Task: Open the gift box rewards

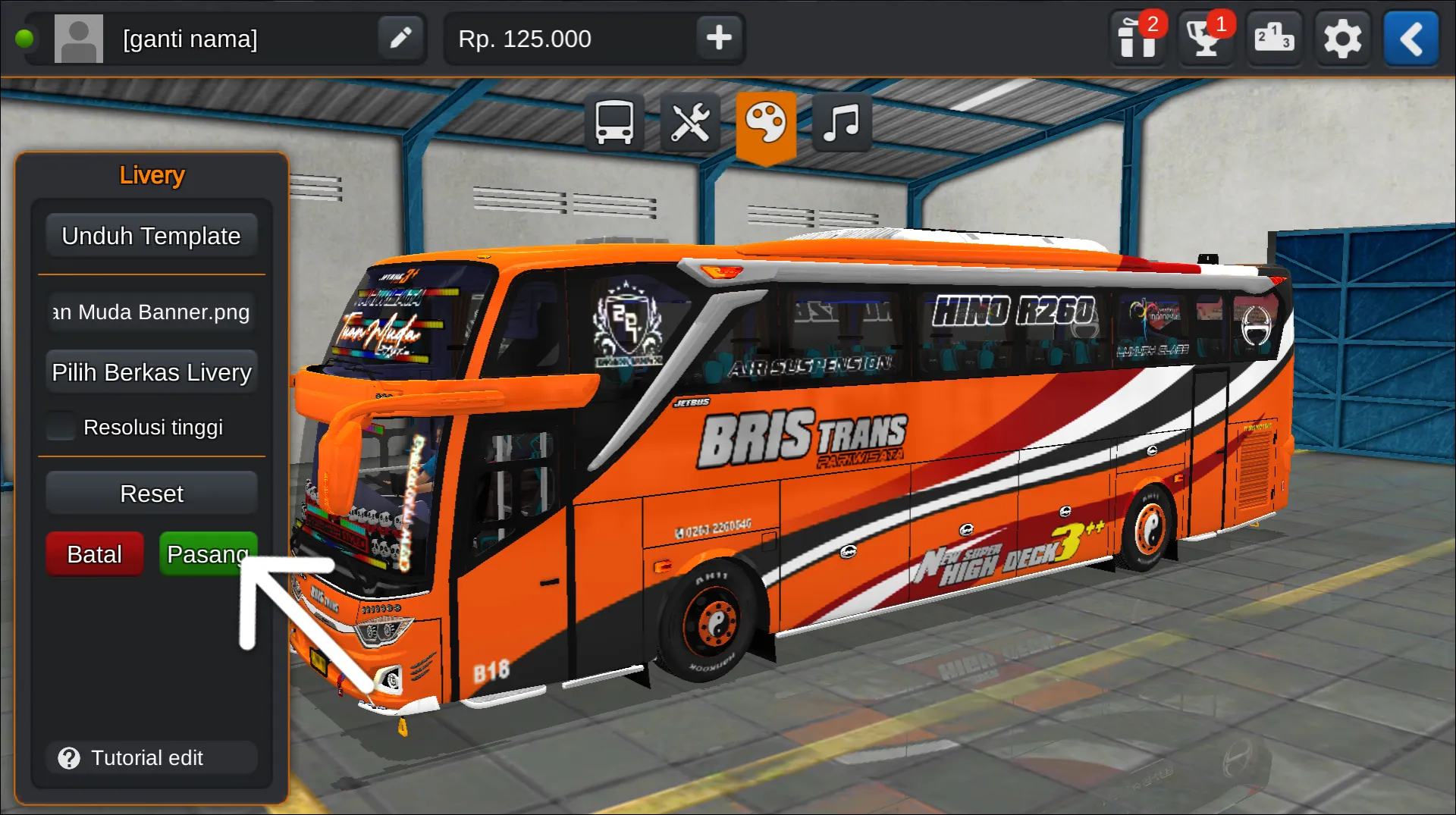Action: (x=1137, y=38)
